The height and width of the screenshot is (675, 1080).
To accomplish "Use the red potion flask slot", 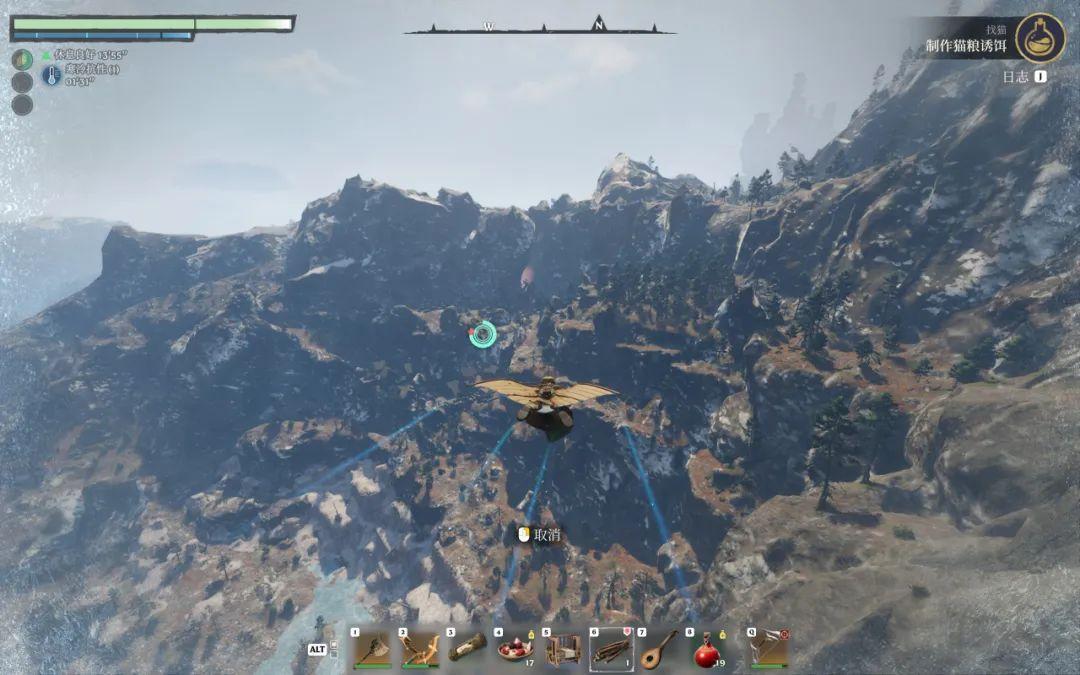I will coord(707,649).
